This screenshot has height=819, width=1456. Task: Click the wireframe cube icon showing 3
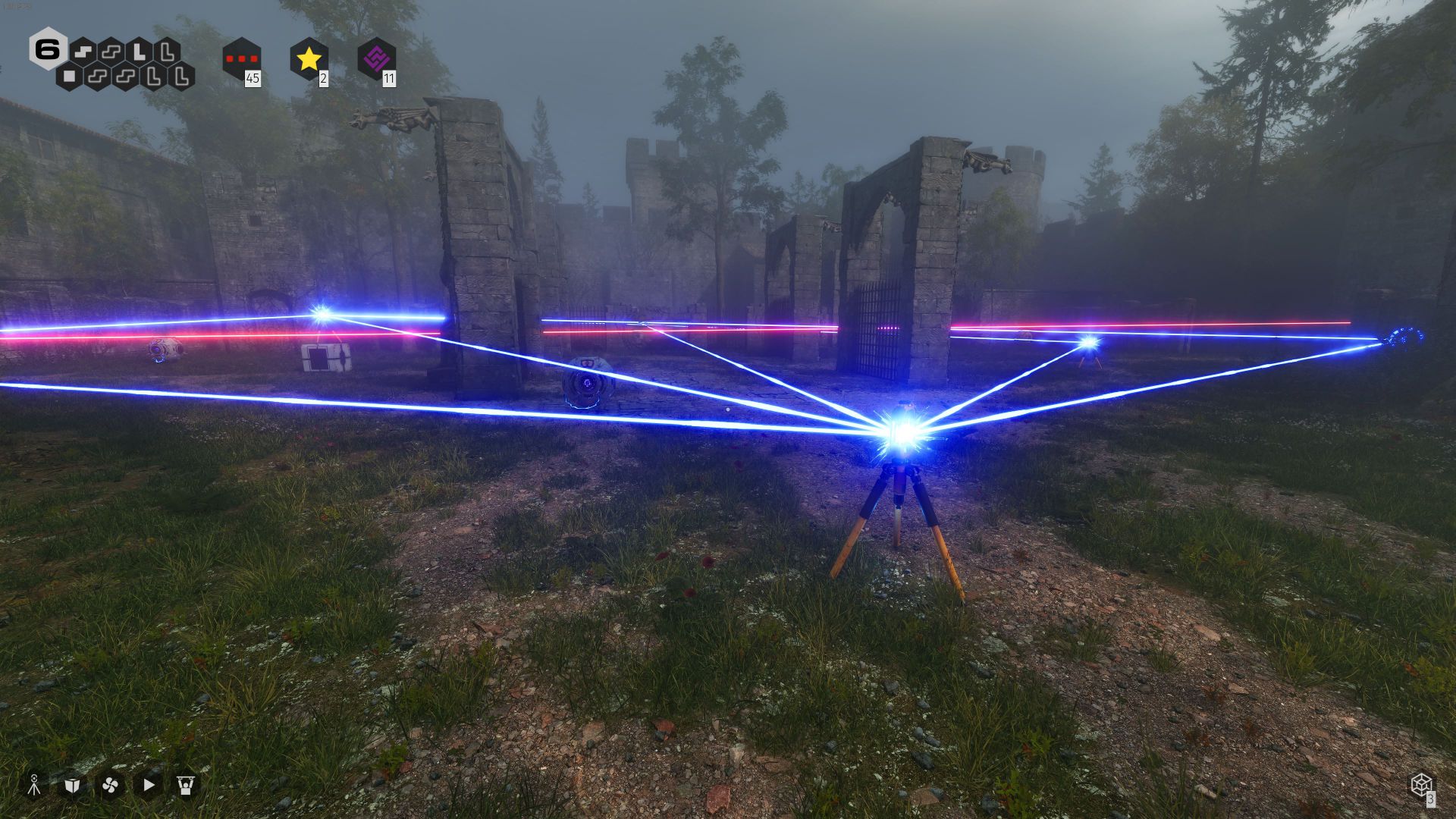pos(1421,784)
